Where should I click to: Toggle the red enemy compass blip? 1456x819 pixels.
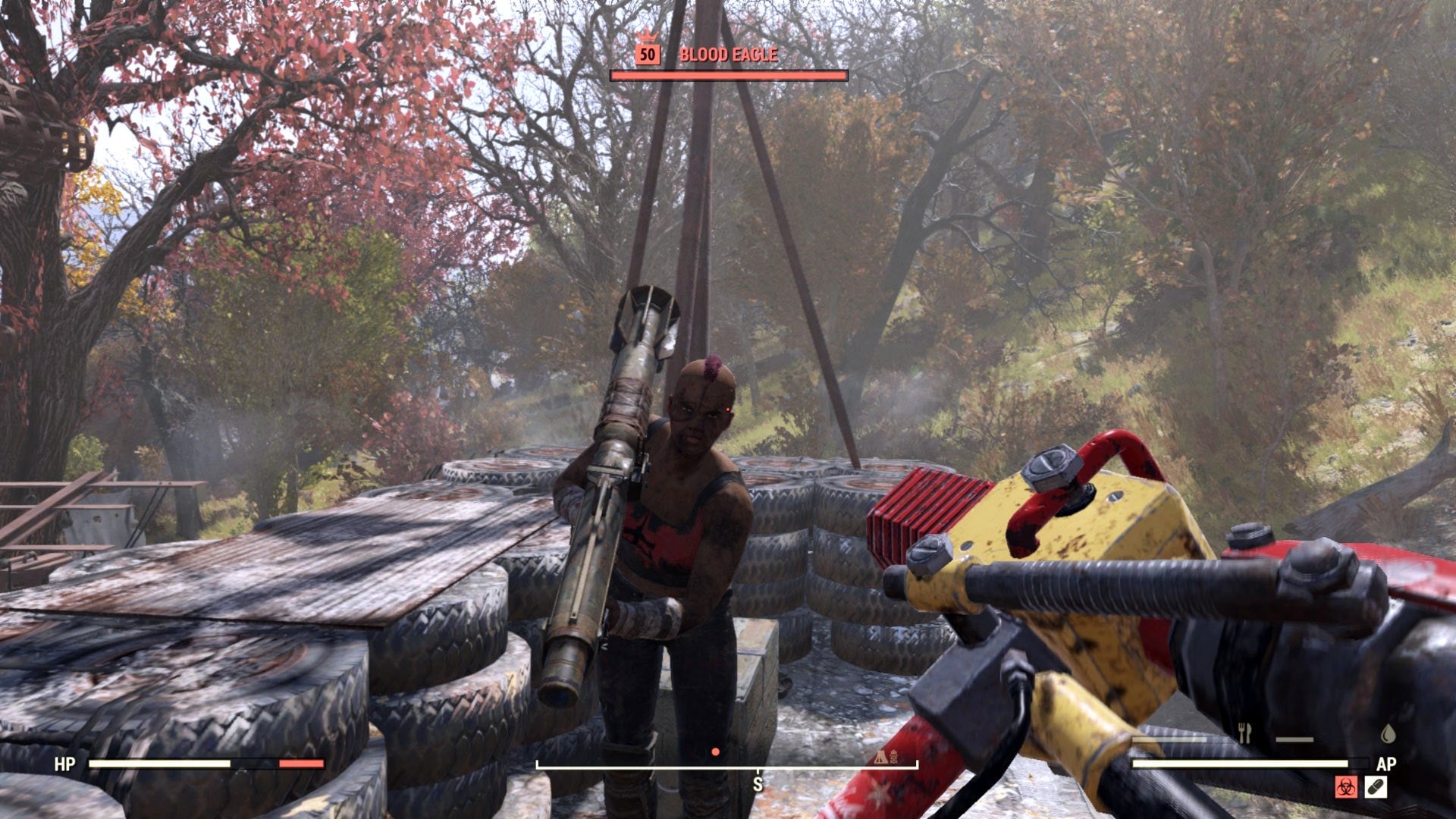click(714, 752)
